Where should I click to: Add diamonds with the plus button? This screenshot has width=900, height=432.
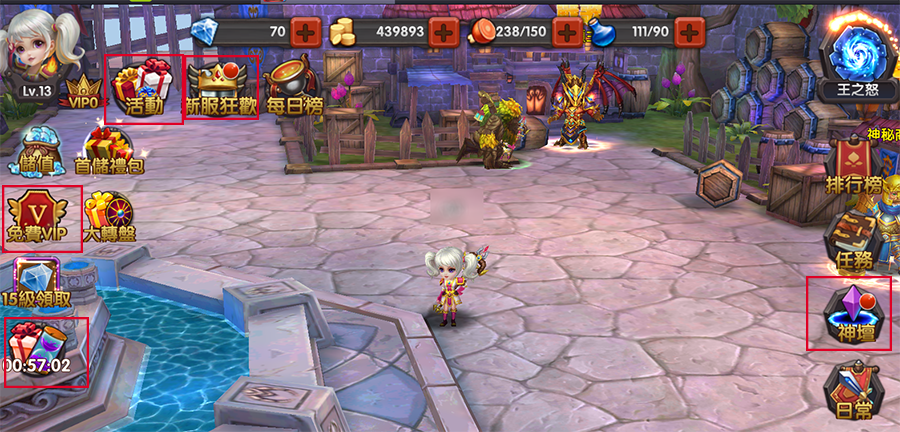307,31
